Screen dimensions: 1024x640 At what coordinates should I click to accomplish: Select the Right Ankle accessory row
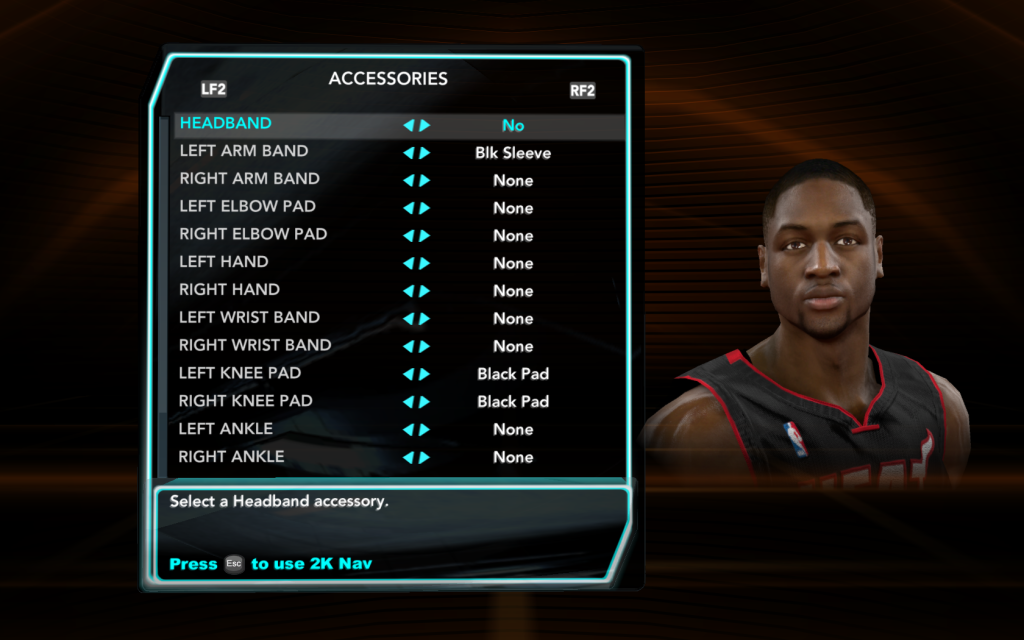coord(231,457)
